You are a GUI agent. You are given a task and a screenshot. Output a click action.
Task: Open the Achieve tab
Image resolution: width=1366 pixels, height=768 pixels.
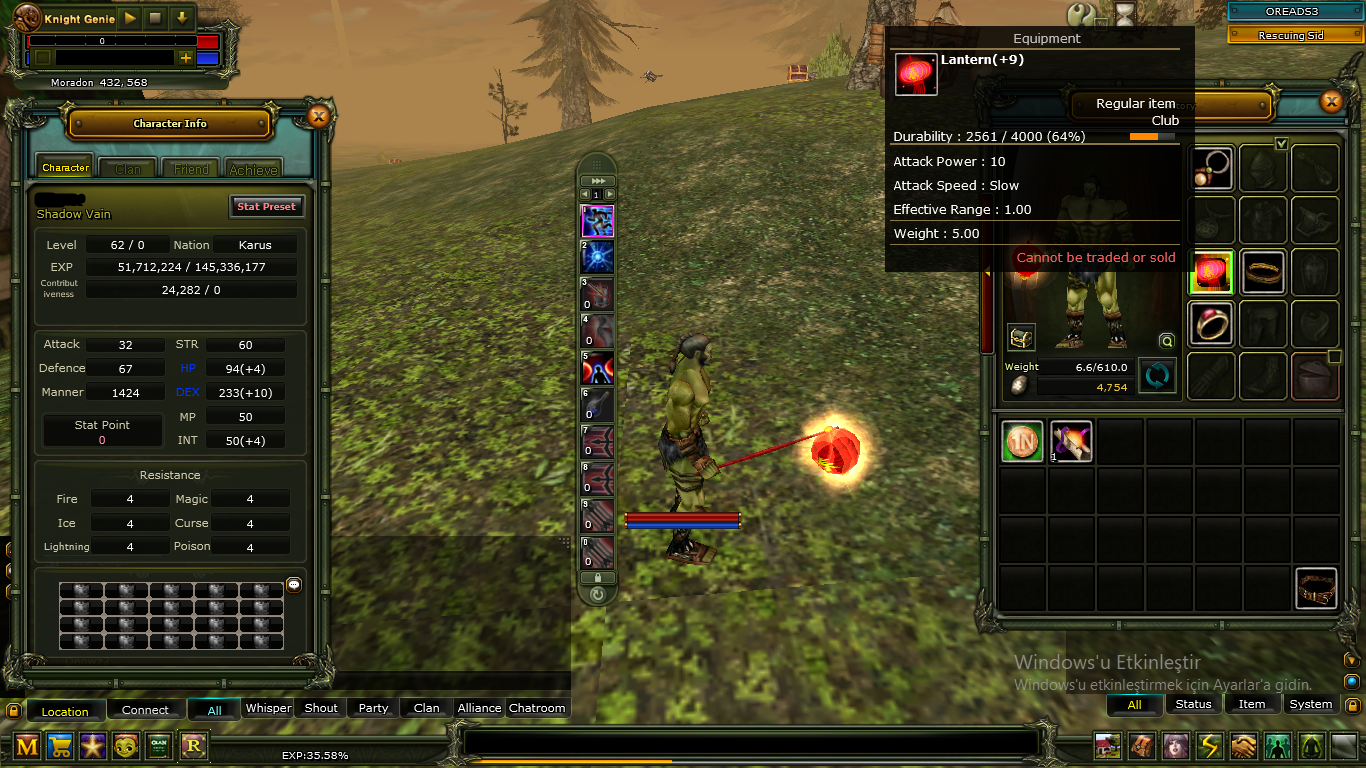253,169
